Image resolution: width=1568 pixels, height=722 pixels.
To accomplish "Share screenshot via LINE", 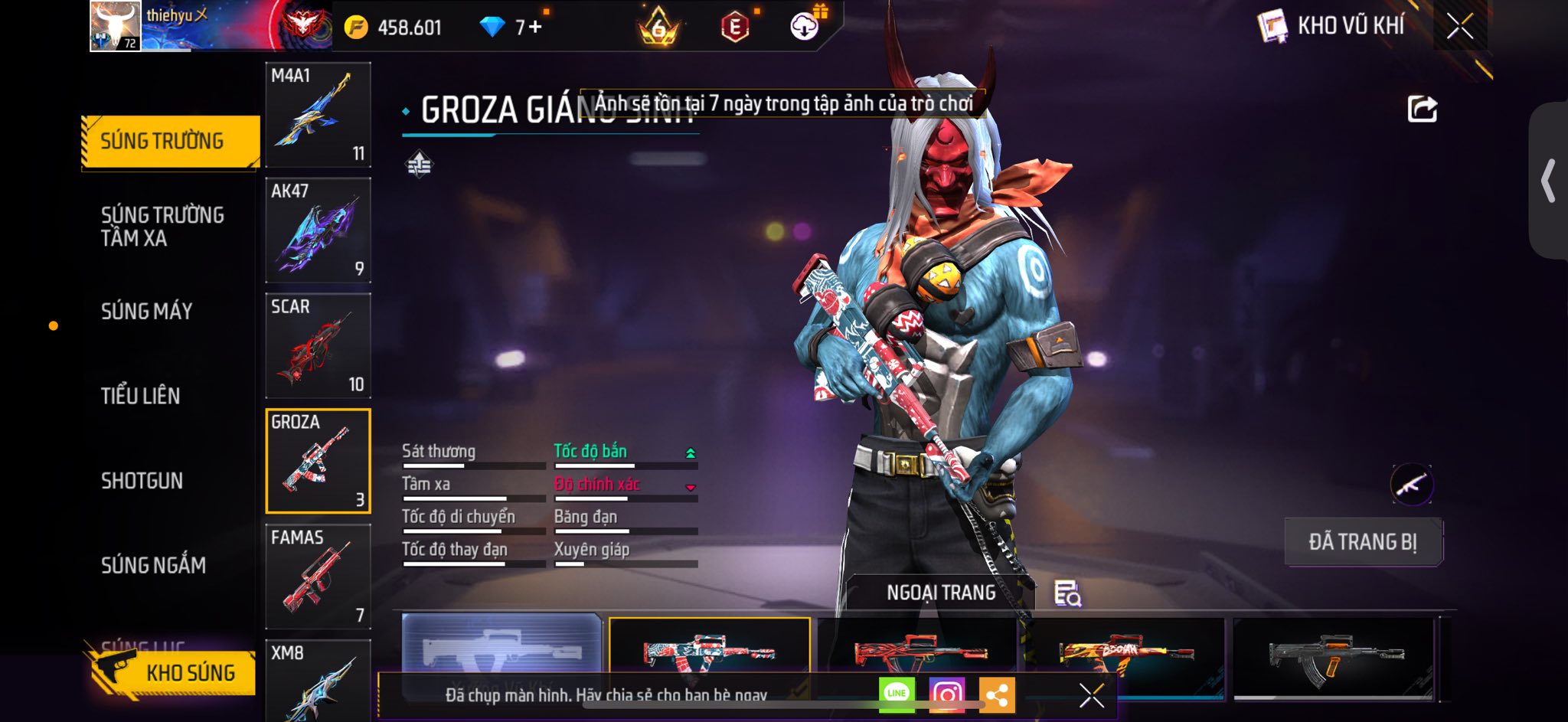I will (897, 694).
